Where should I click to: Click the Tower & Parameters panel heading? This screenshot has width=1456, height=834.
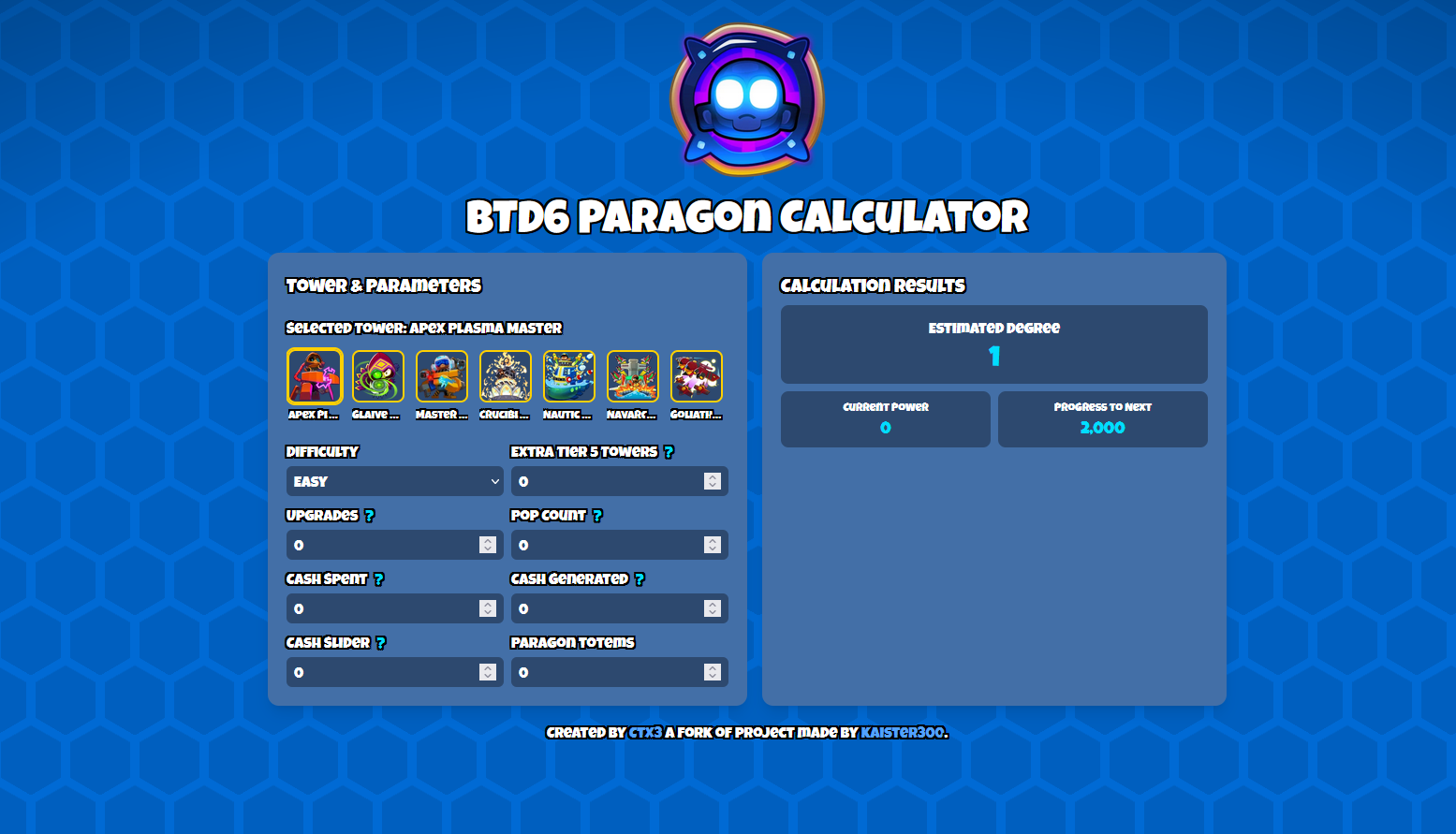click(384, 285)
